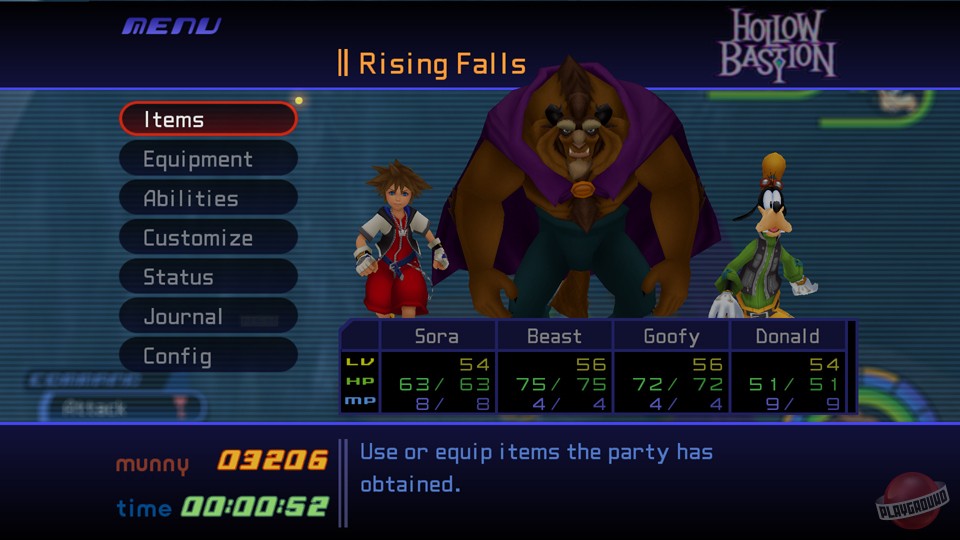Open the Journal entry
The width and height of the screenshot is (960, 540).
click(208, 316)
